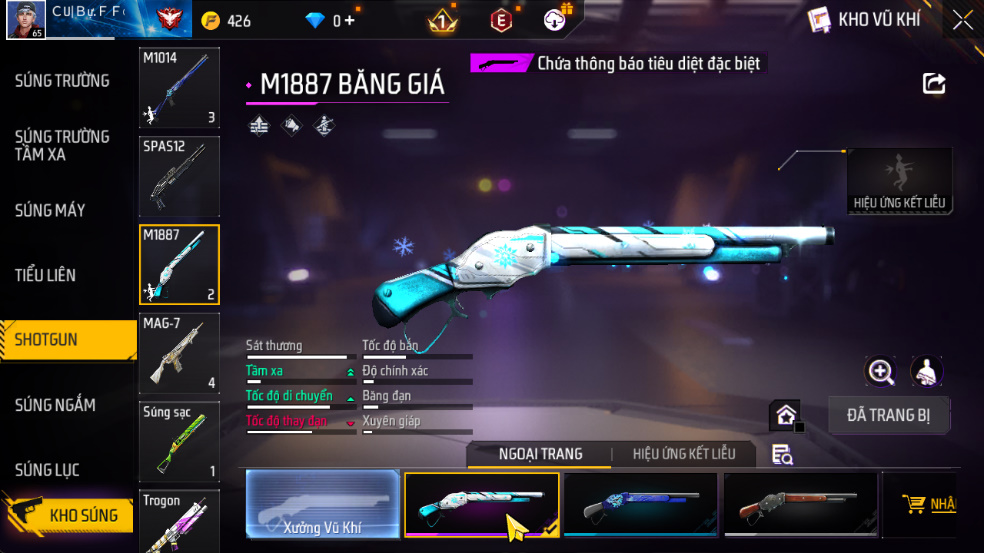Select the Súng Trường category

click(62, 81)
